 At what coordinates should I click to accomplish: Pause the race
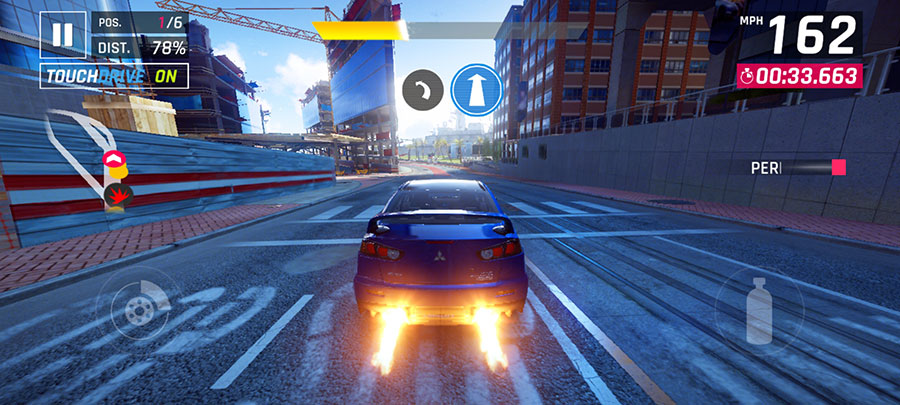click(x=62, y=33)
